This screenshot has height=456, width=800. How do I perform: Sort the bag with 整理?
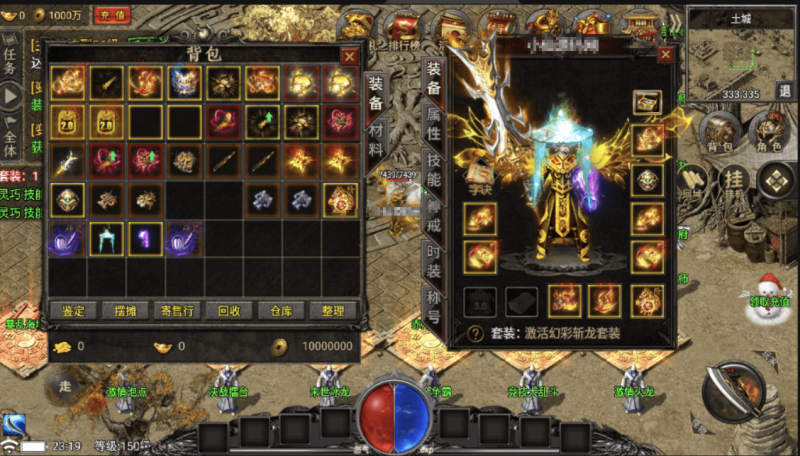pos(333,310)
